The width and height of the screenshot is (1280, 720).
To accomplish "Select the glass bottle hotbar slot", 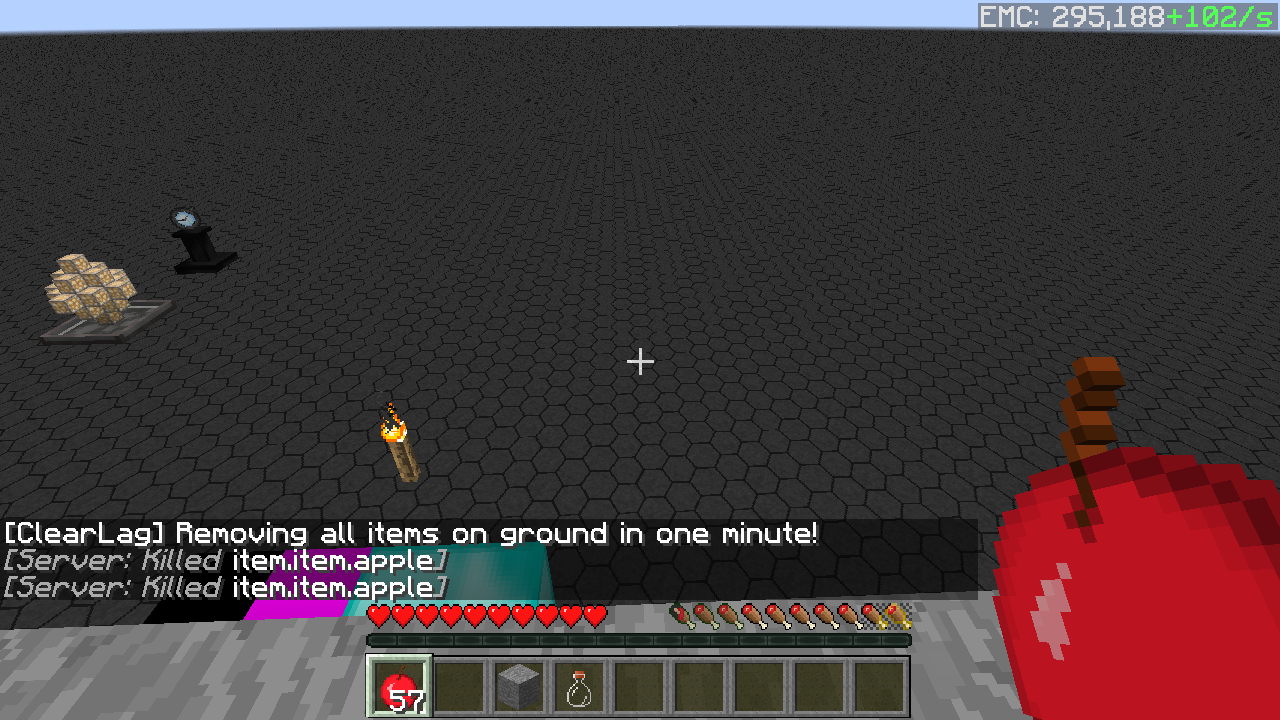I will (579, 686).
